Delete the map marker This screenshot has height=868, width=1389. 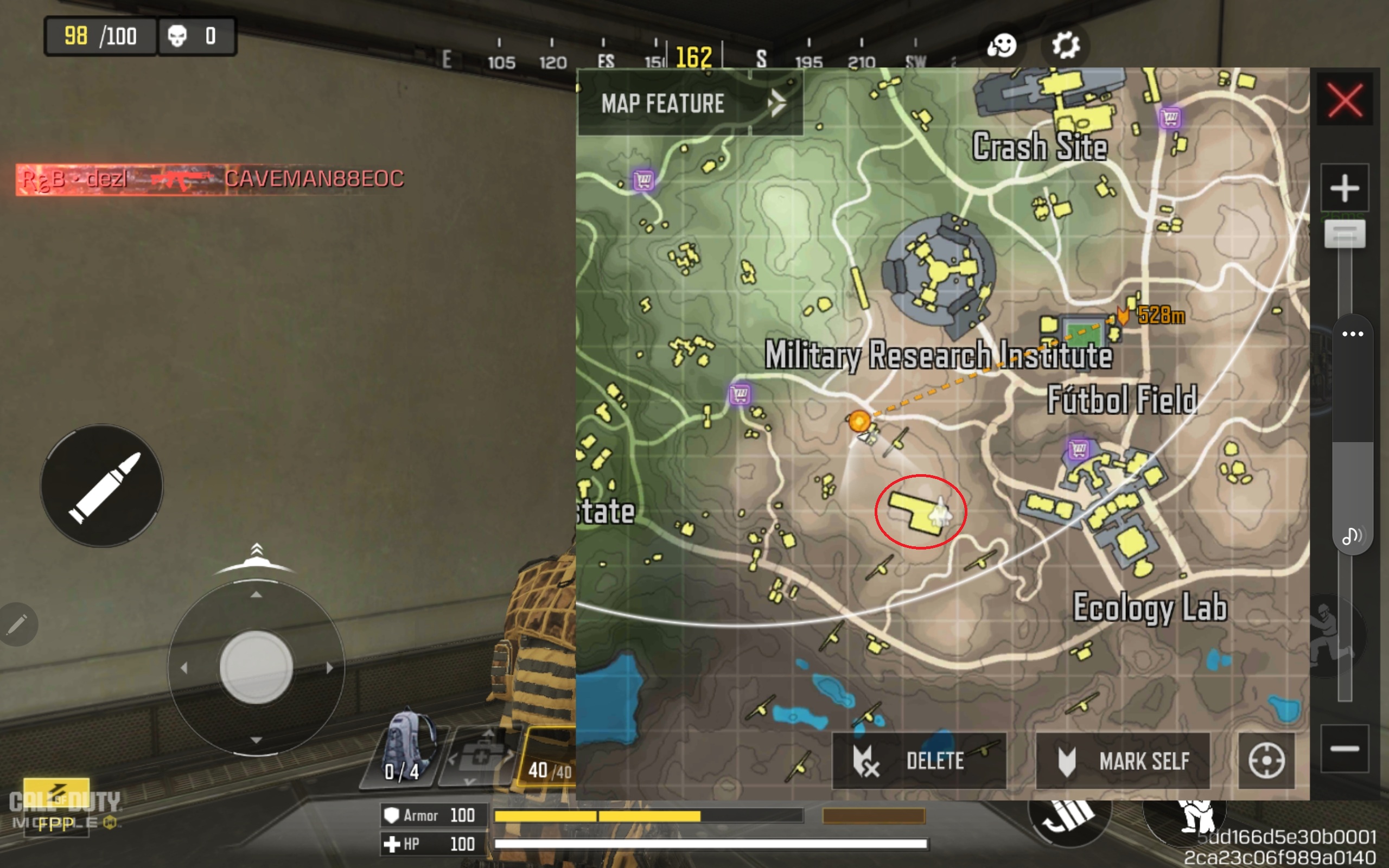click(919, 761)
